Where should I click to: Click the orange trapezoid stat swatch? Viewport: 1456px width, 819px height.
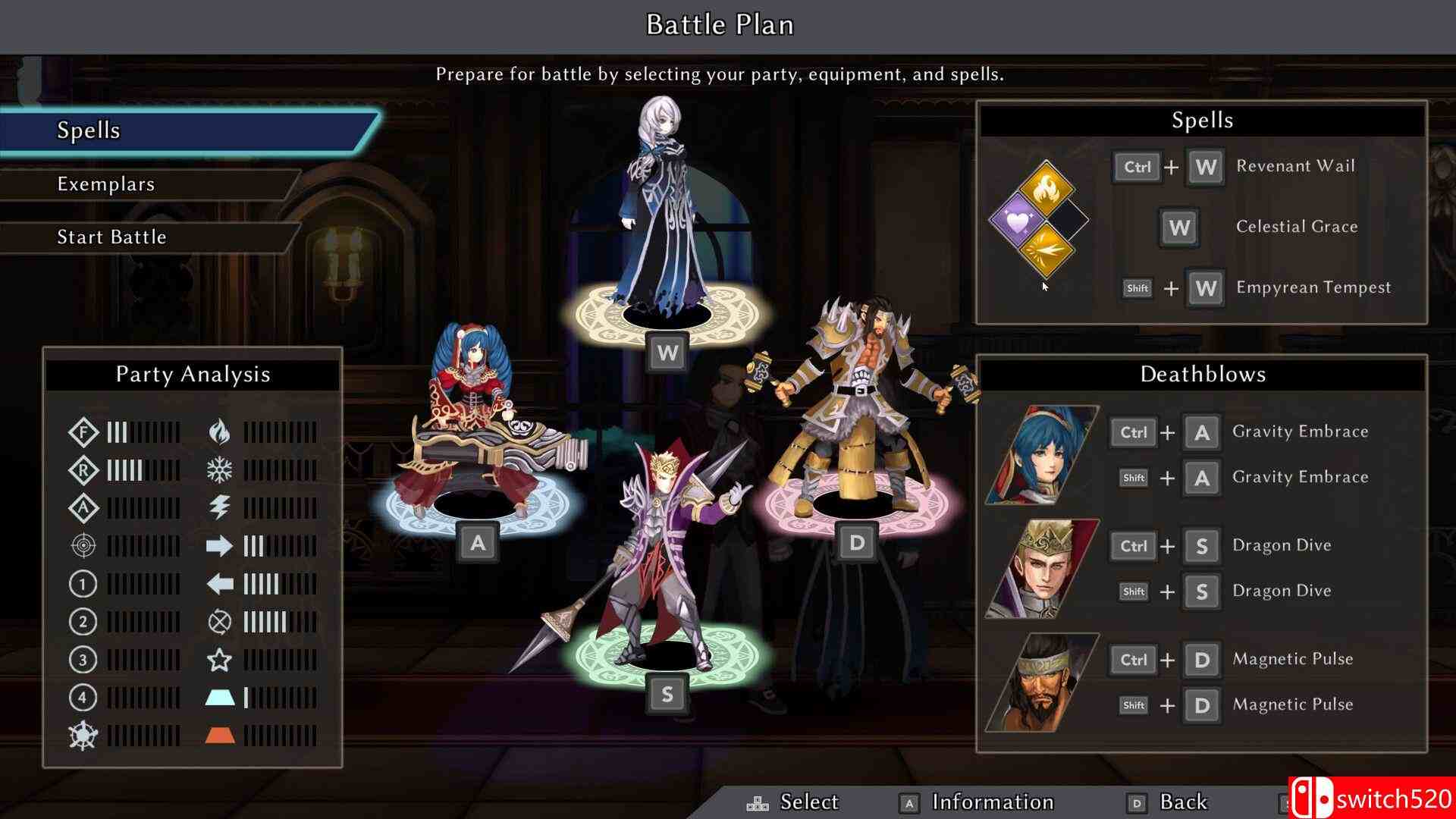click(x=220, y=736)
